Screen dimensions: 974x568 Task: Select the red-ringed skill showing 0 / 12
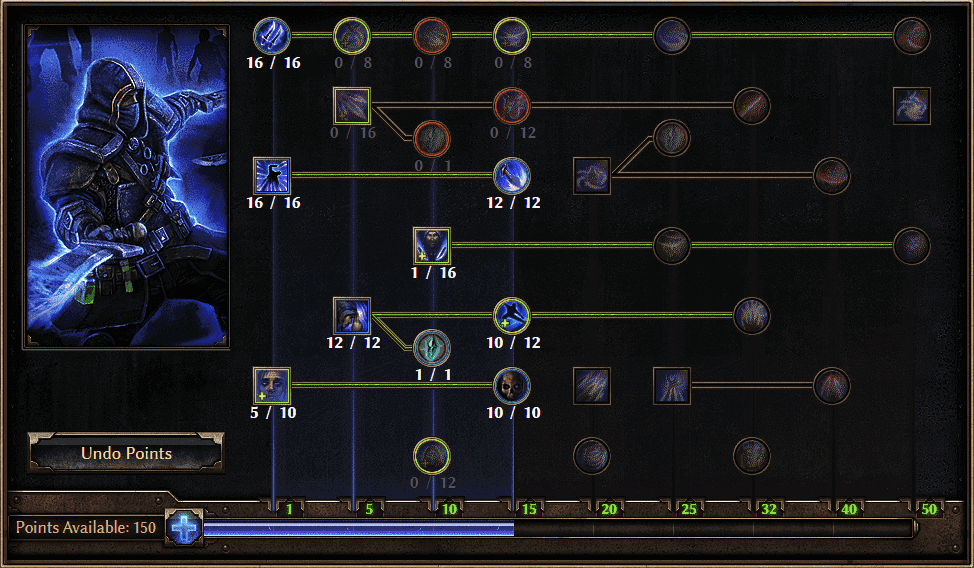pos(512,106)
